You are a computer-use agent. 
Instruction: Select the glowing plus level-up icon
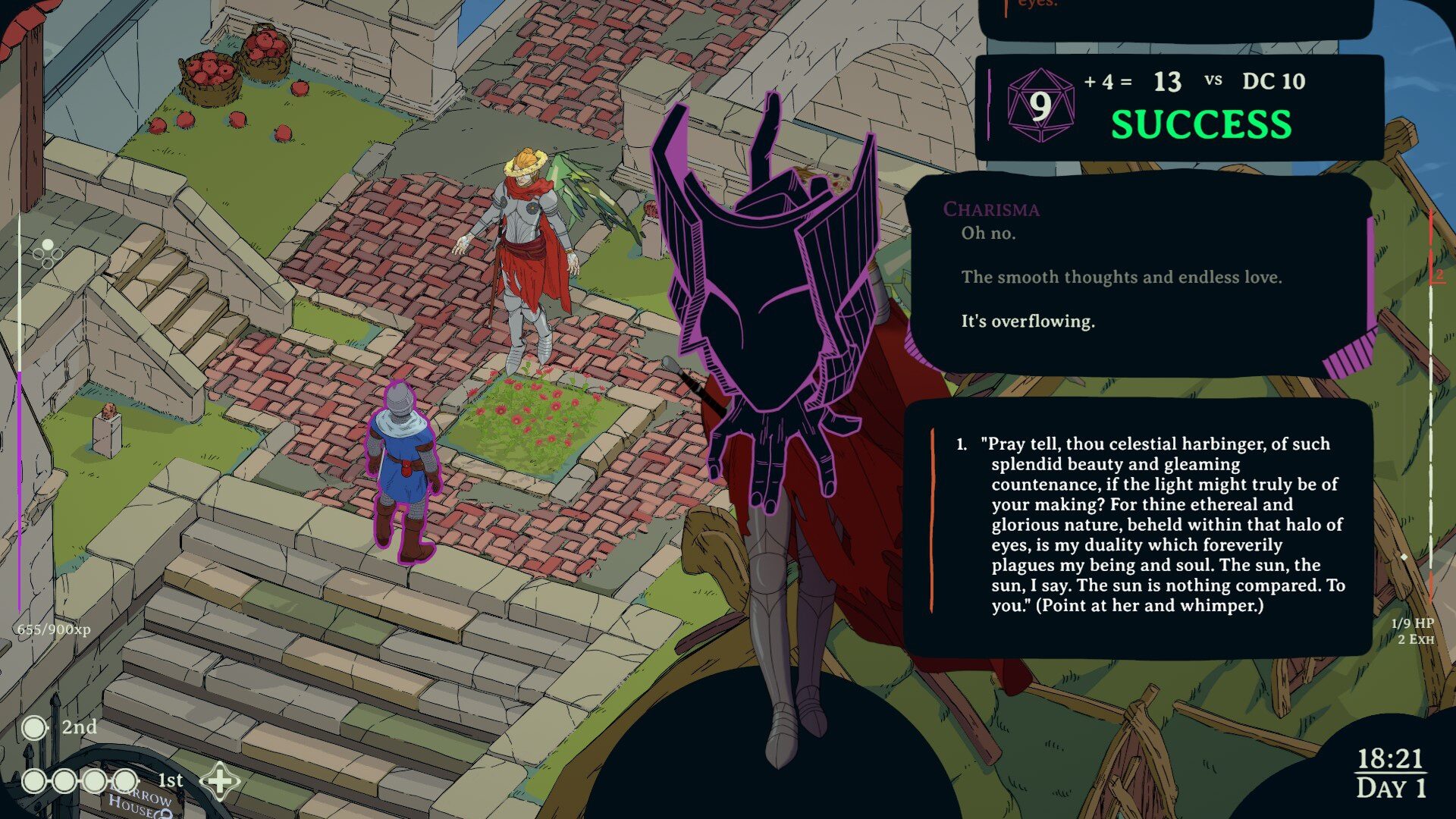(x=219, y=780)
